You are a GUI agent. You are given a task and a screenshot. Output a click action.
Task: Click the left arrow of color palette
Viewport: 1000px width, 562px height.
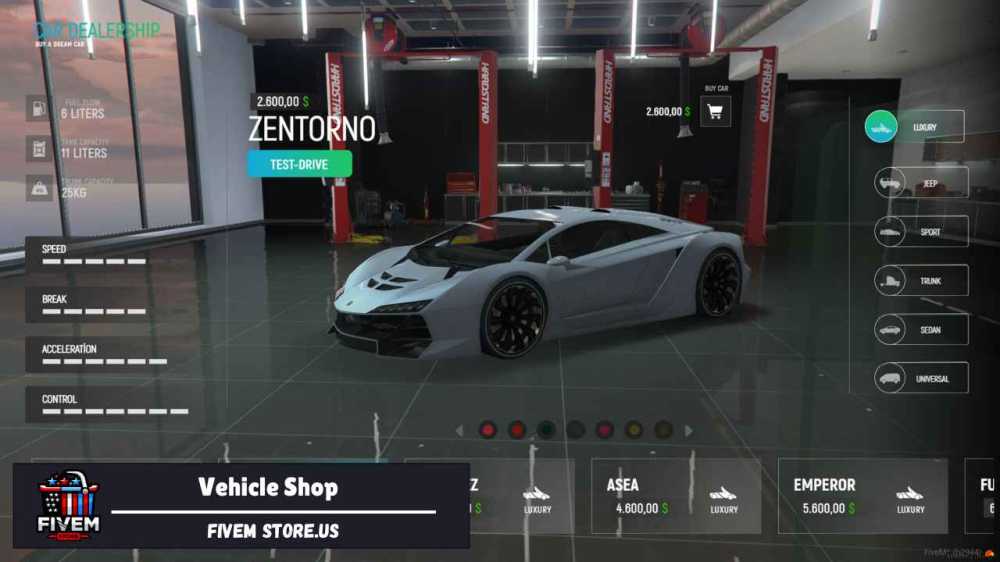[460, 431]
